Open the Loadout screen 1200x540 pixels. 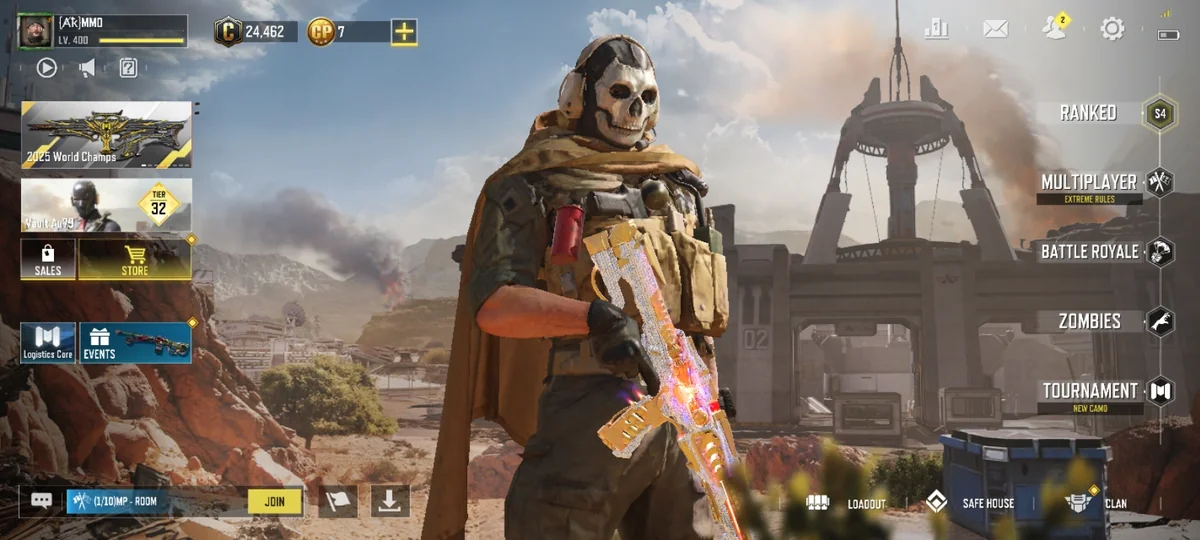tap(848, 503)
